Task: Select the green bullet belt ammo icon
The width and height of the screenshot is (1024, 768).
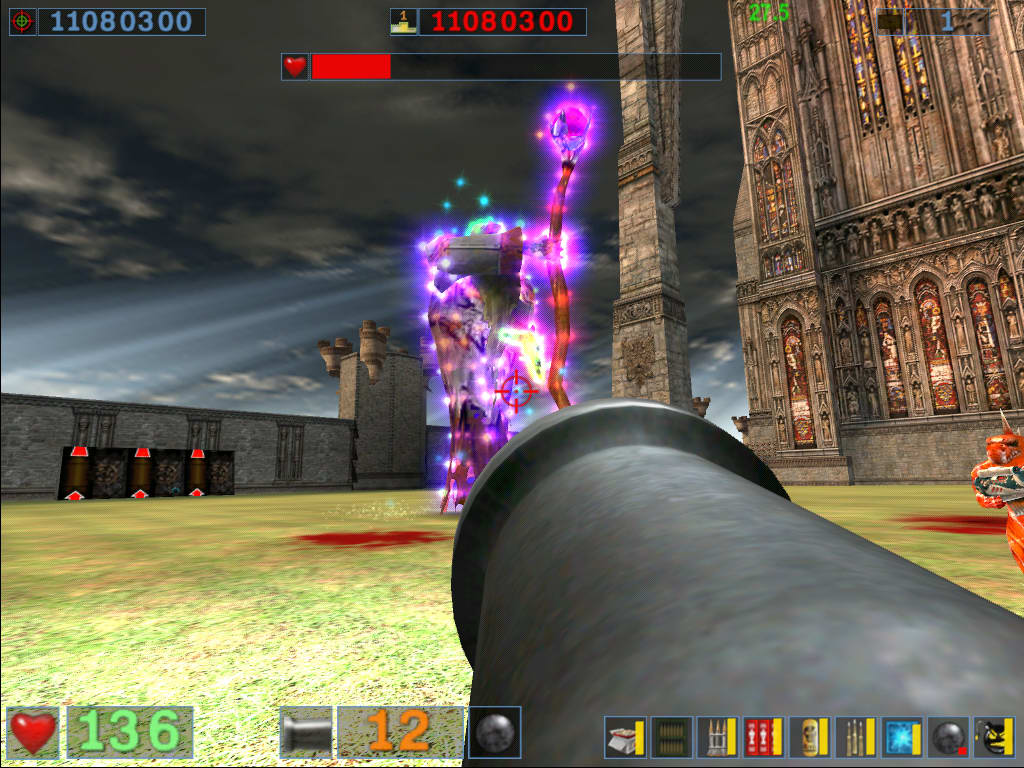Action: pos(671,738)
